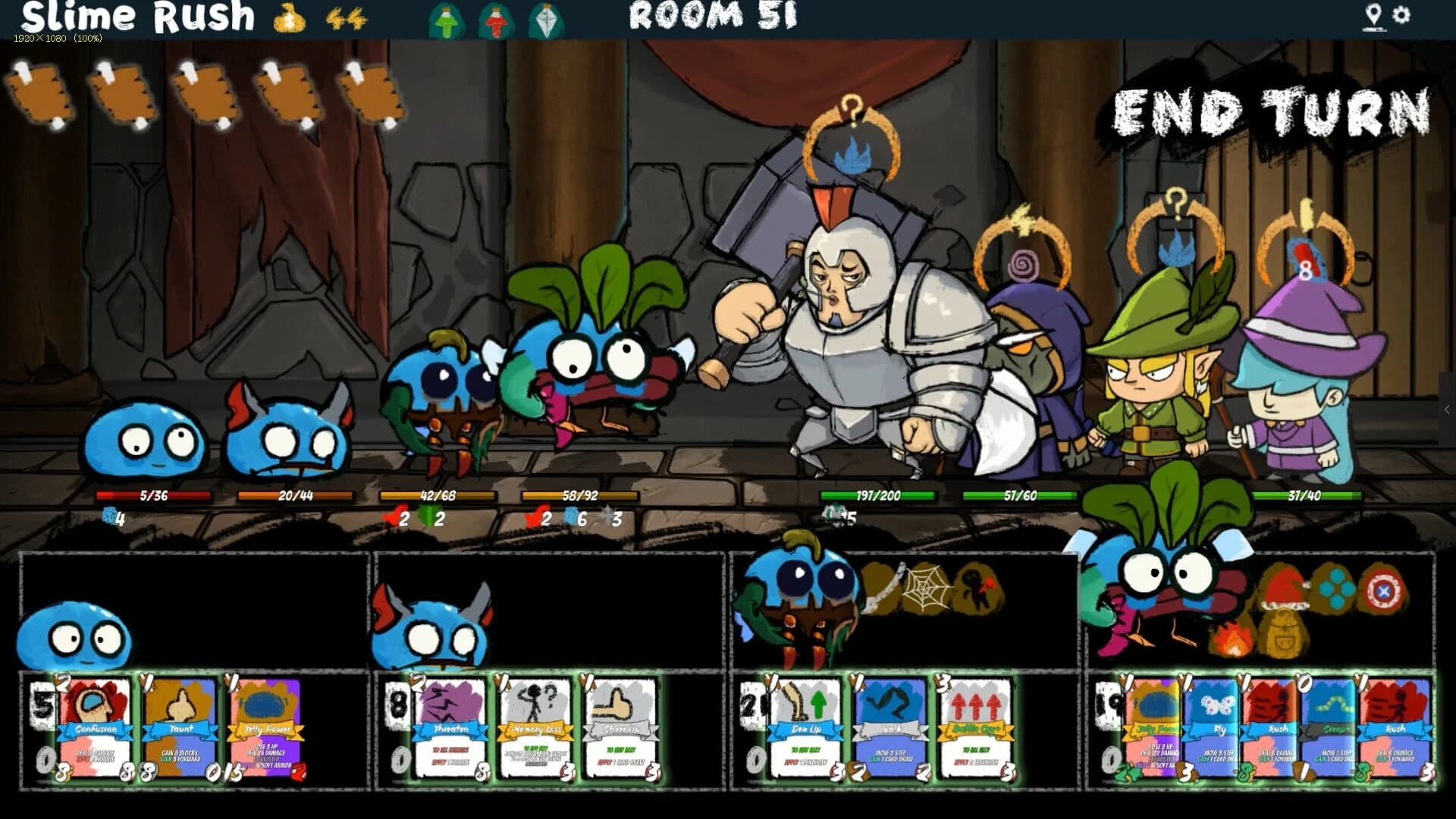The image size is (1456, 819).
Task: Select the blue slime portrait
Action: [x=76, y=637]
